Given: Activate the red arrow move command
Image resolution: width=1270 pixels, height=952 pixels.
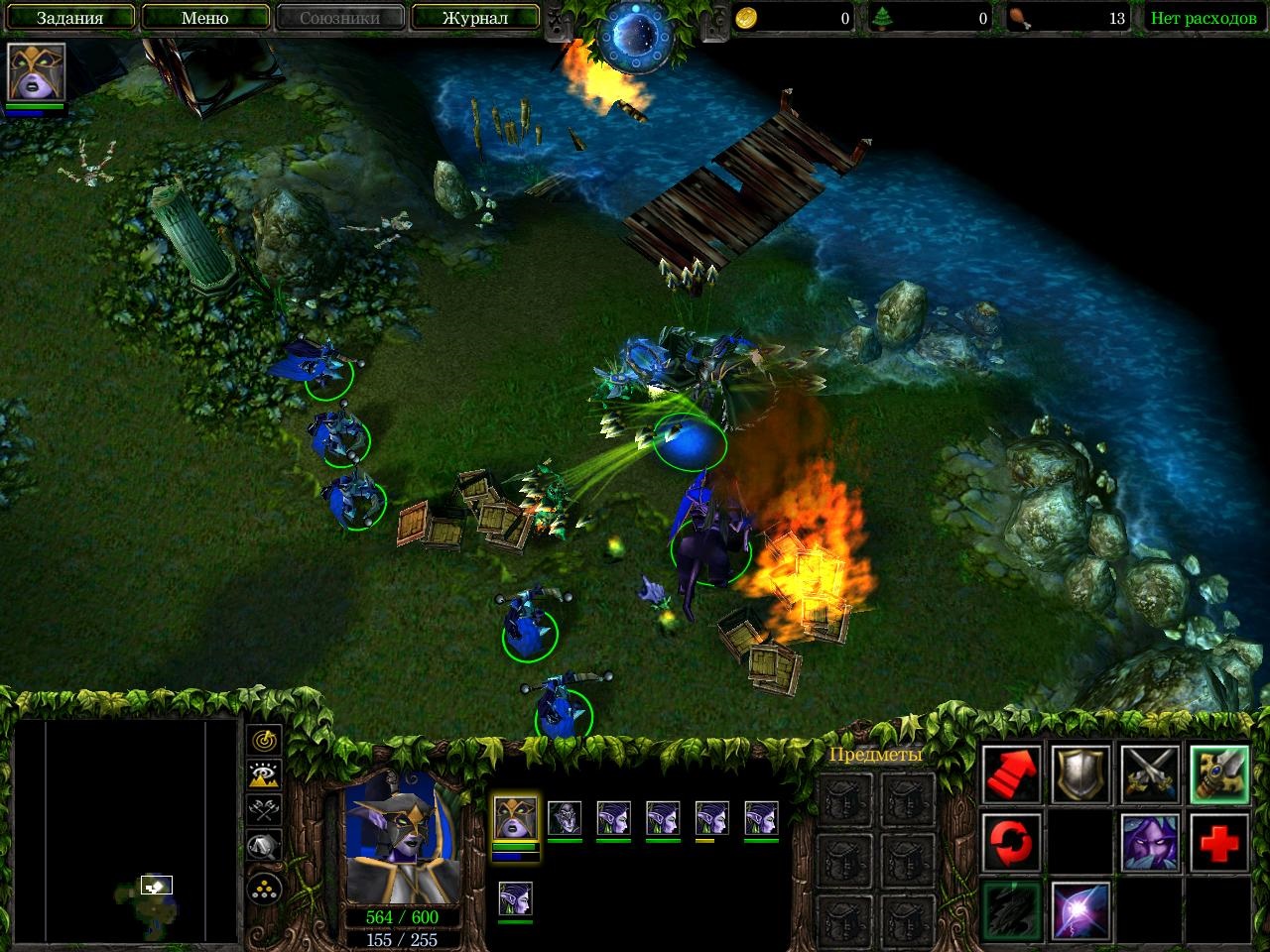Looking at the screenshot, I should [x=1012, y=774].
